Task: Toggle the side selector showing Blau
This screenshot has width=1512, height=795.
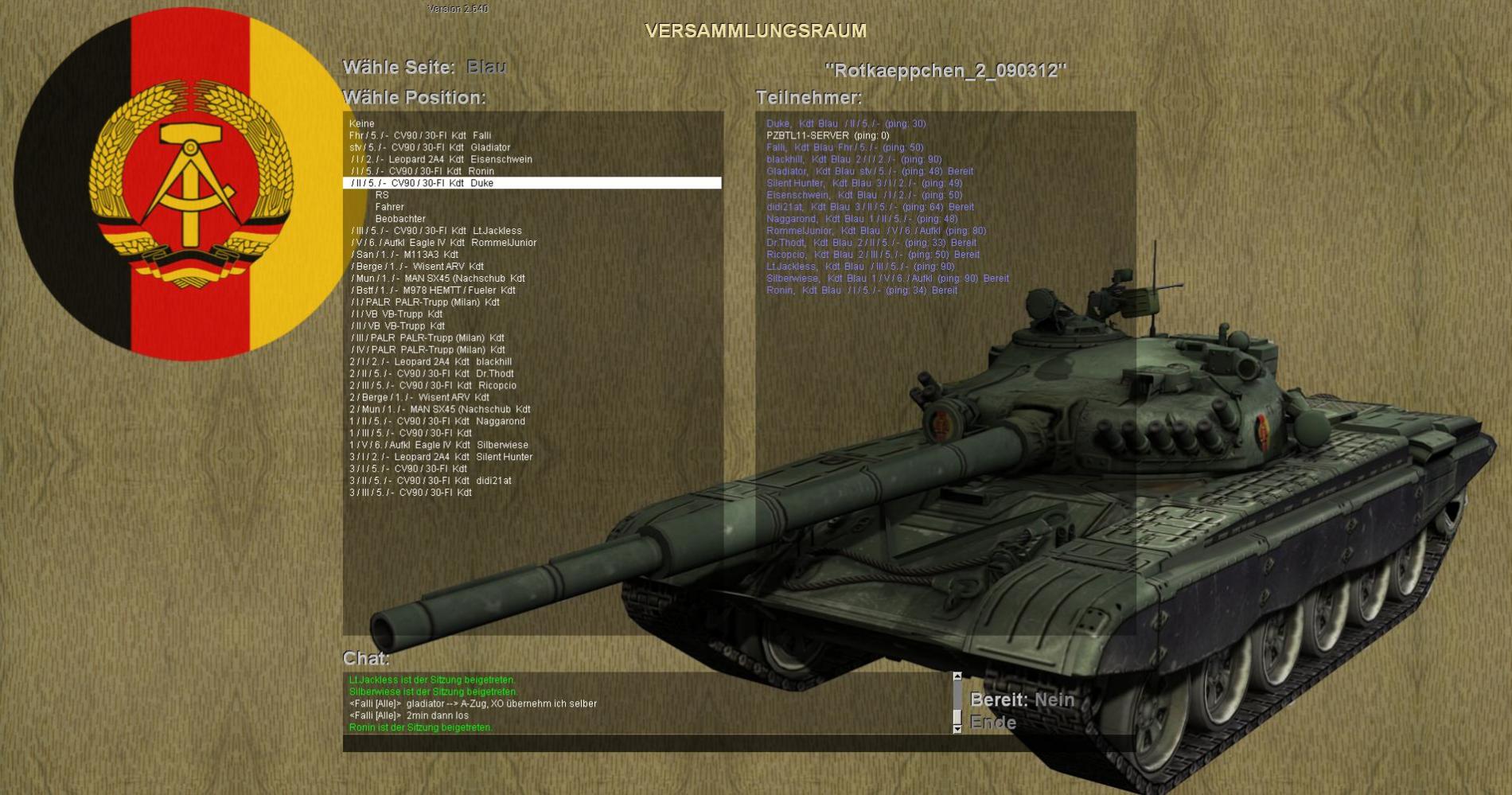Action: [485, 68]
